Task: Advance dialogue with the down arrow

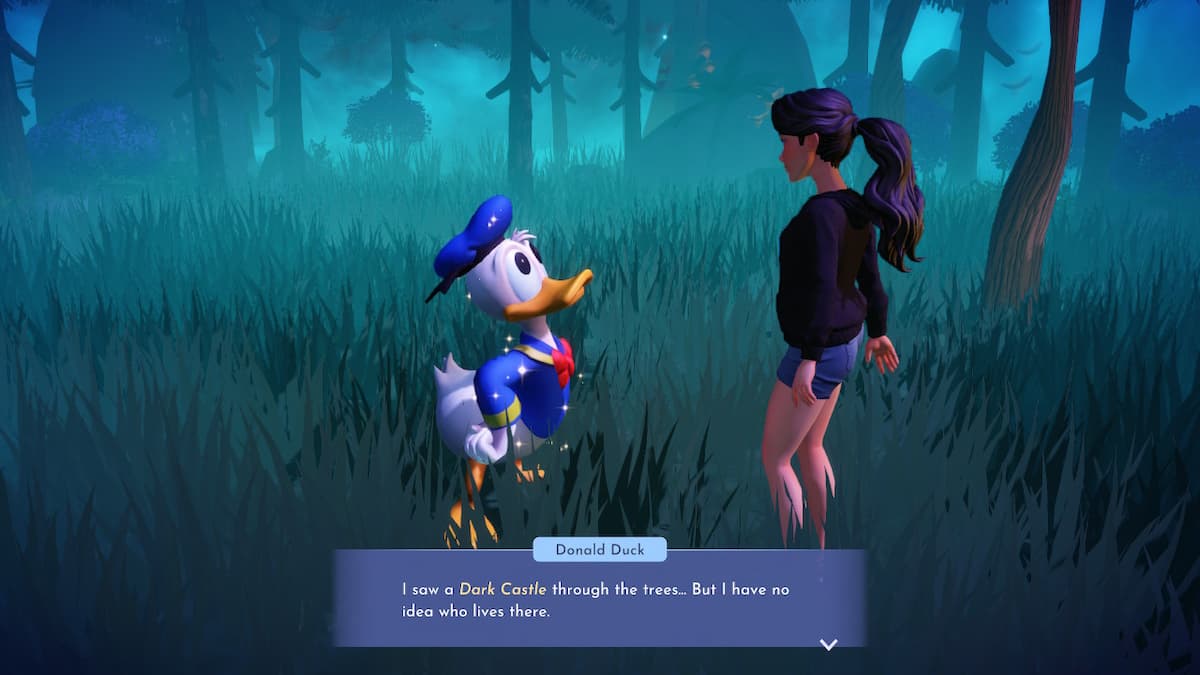Action: click(828, 645)
